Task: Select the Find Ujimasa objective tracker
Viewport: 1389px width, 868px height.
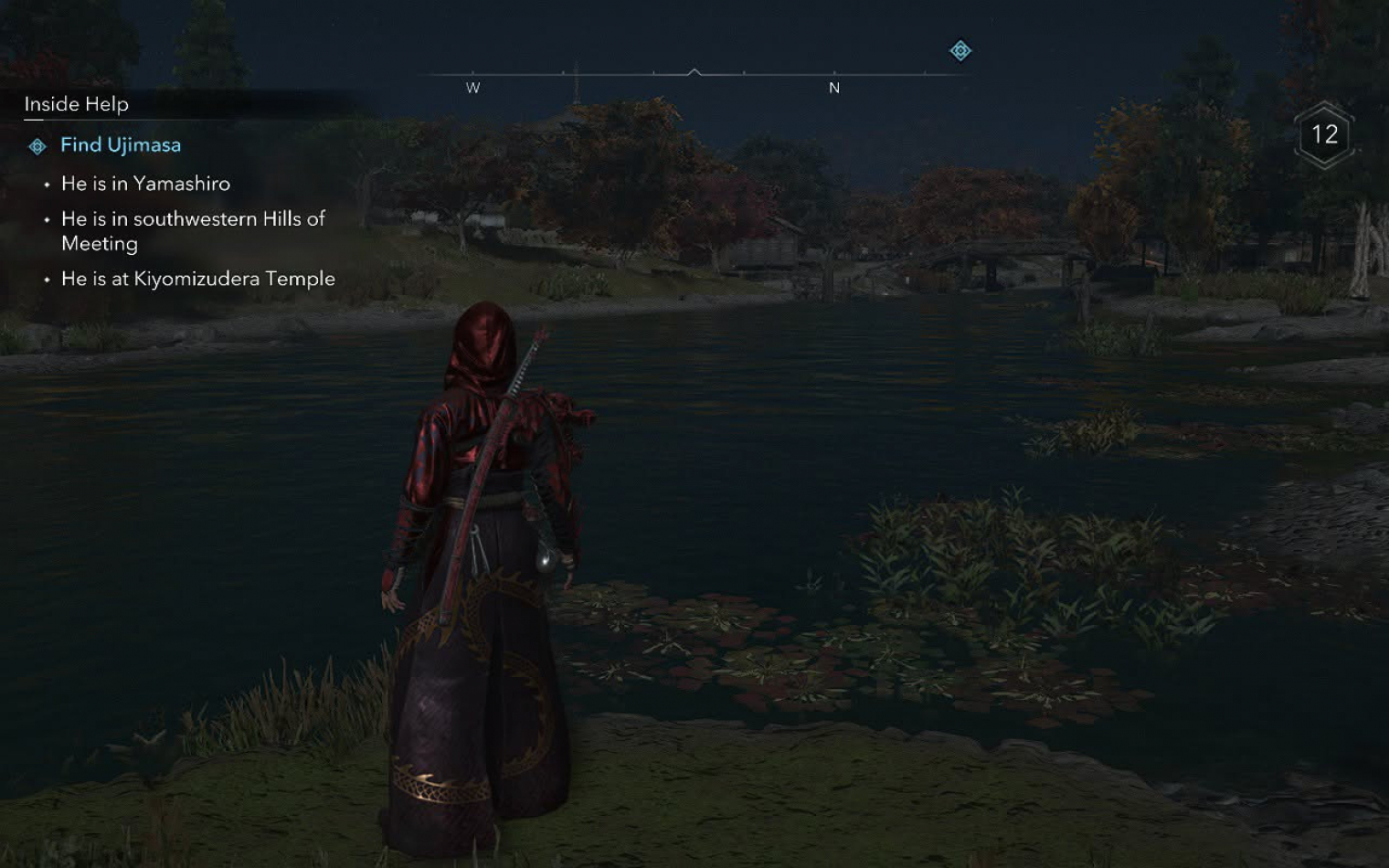Action: (120, 145)
